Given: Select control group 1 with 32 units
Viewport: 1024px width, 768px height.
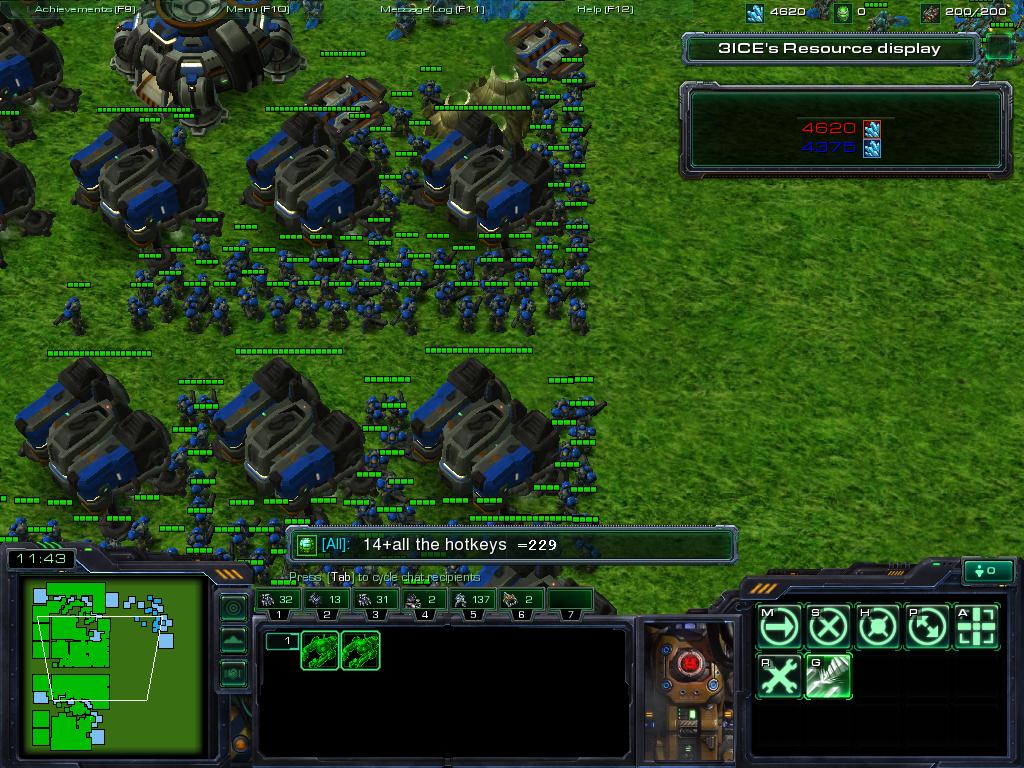Looking at the screenshot, I should (x=278, y=600).
